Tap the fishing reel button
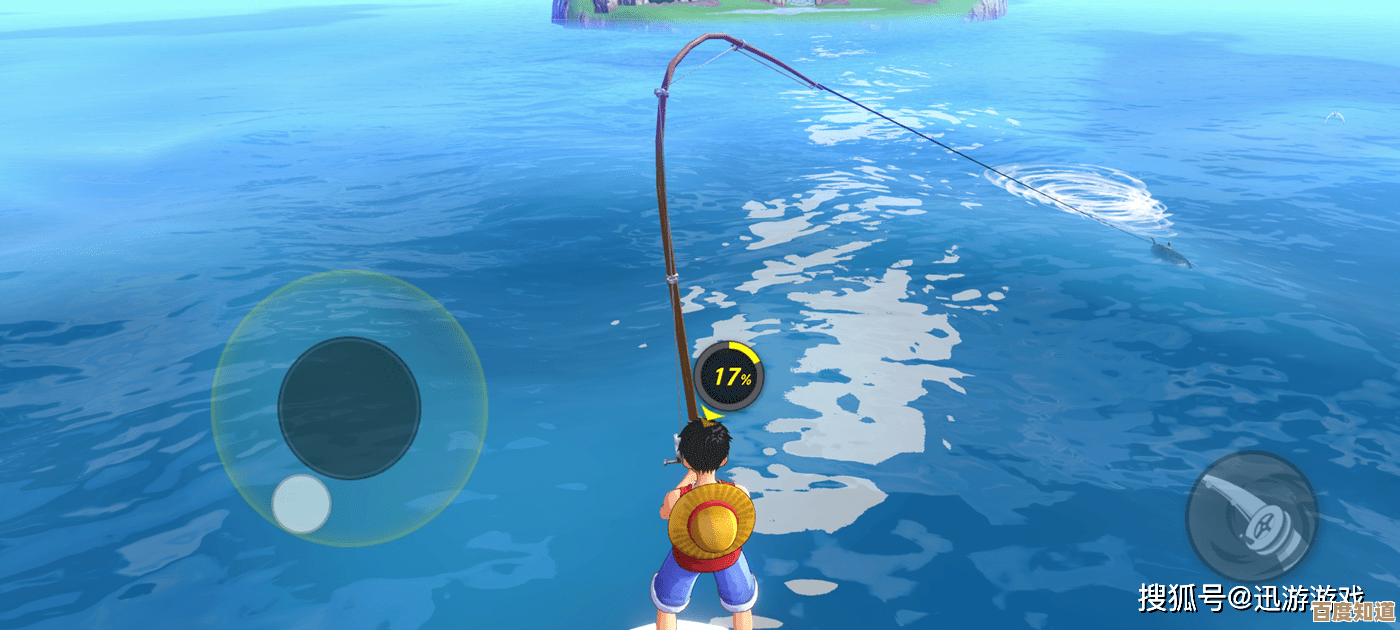 click(1251, 516)
